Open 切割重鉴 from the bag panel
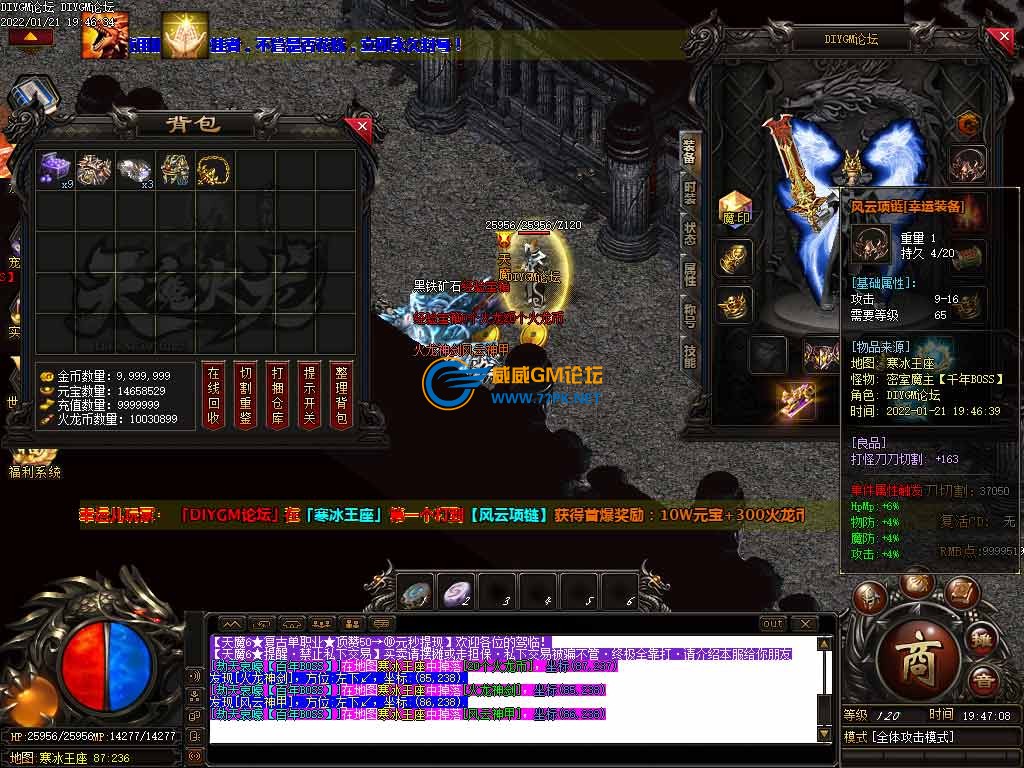Screen dimensions: 1024x768 [246, 393]
